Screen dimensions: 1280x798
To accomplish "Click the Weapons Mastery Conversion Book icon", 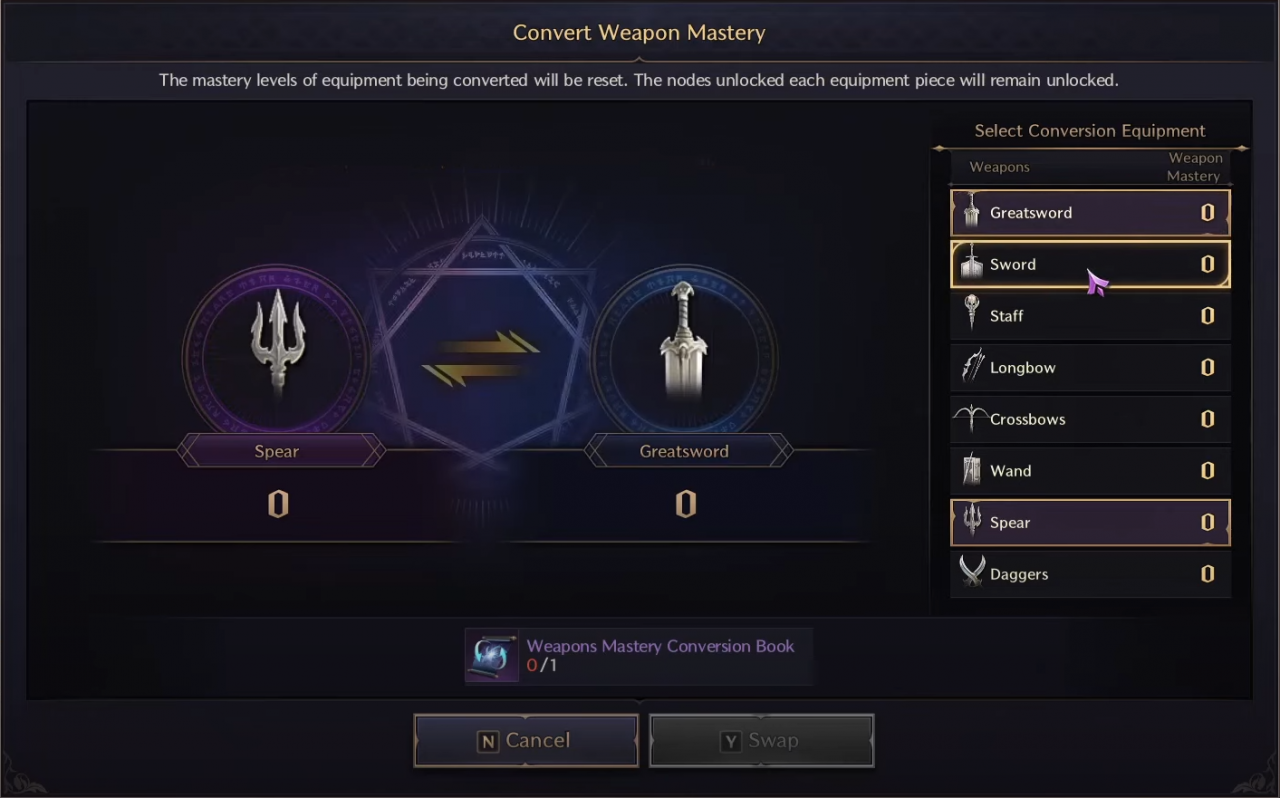I will click(491, 655).
